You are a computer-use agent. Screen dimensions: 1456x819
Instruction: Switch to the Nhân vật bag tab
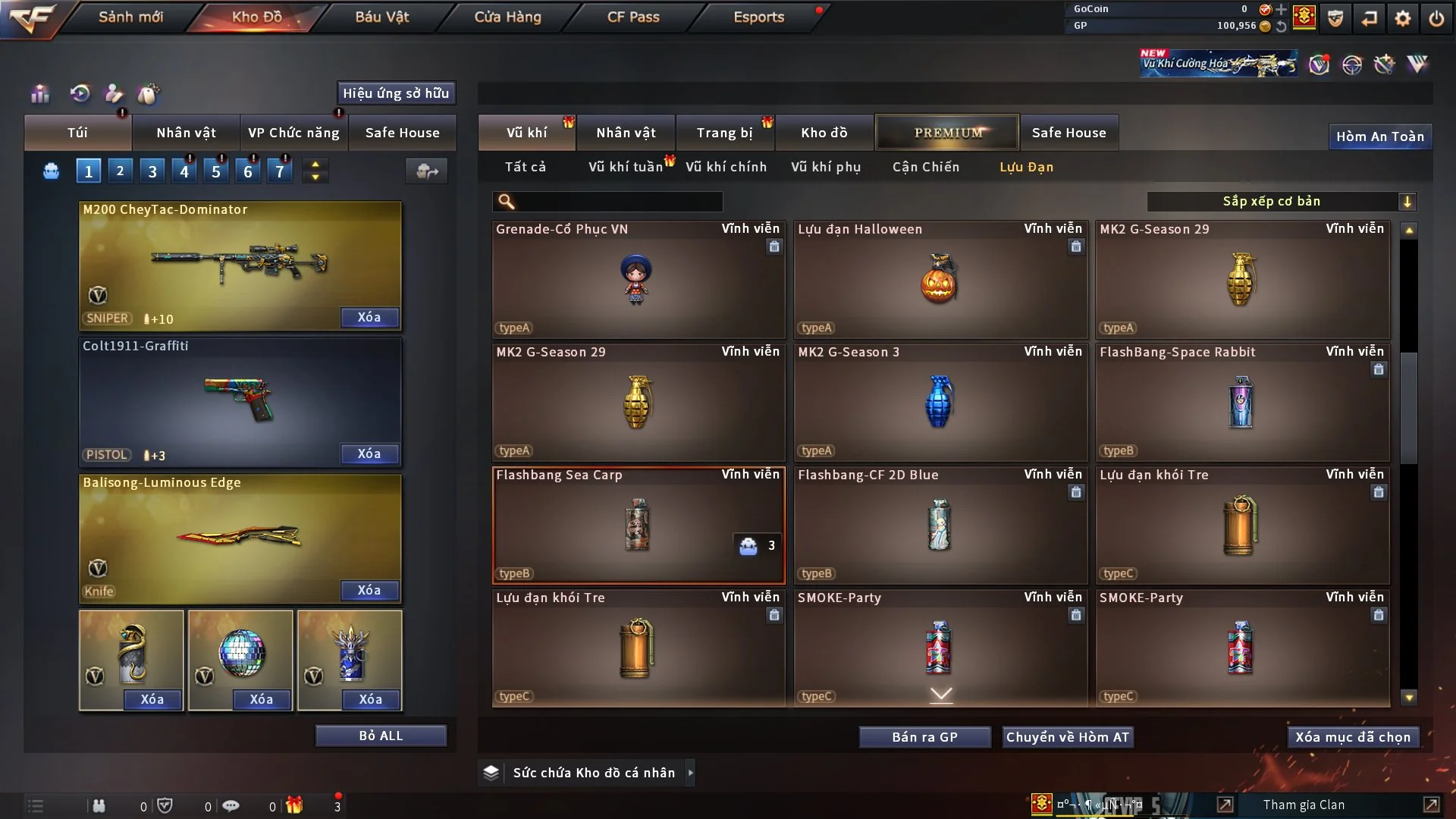pos(186,133)
